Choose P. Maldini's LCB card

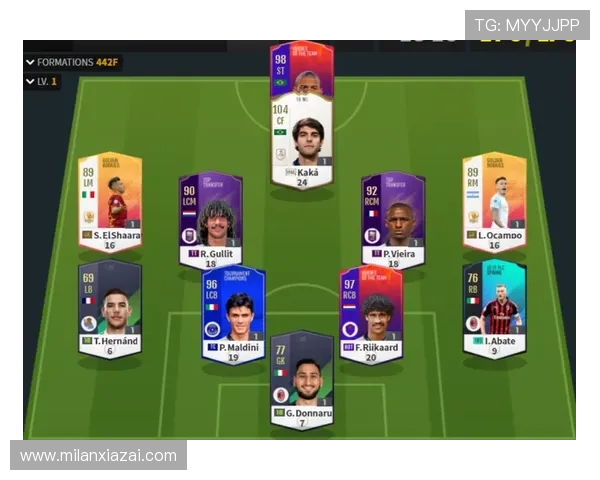coord(233,311)
